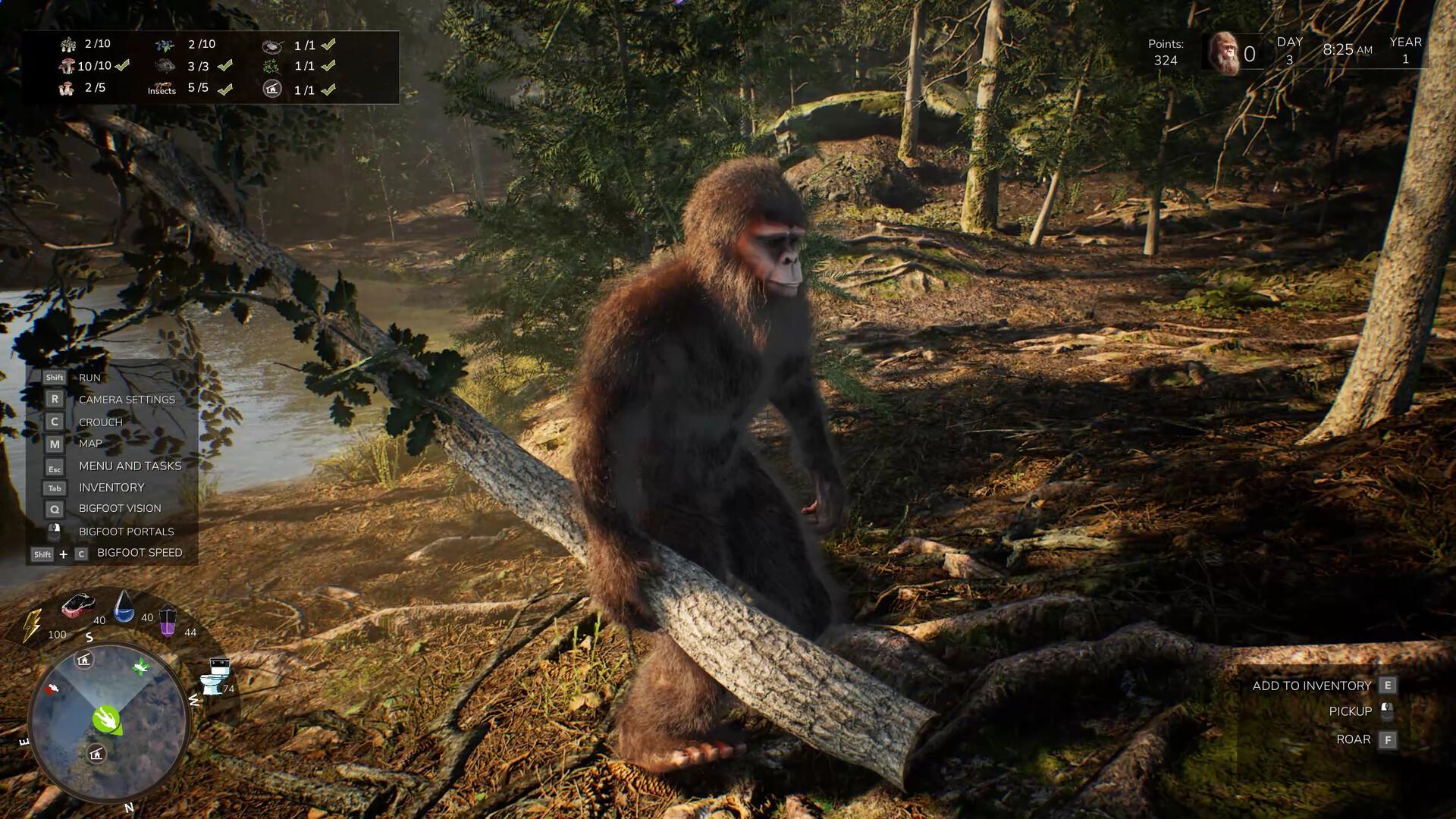Click the shelter collectible icon
1456x819 pixels.
(272, 89)
